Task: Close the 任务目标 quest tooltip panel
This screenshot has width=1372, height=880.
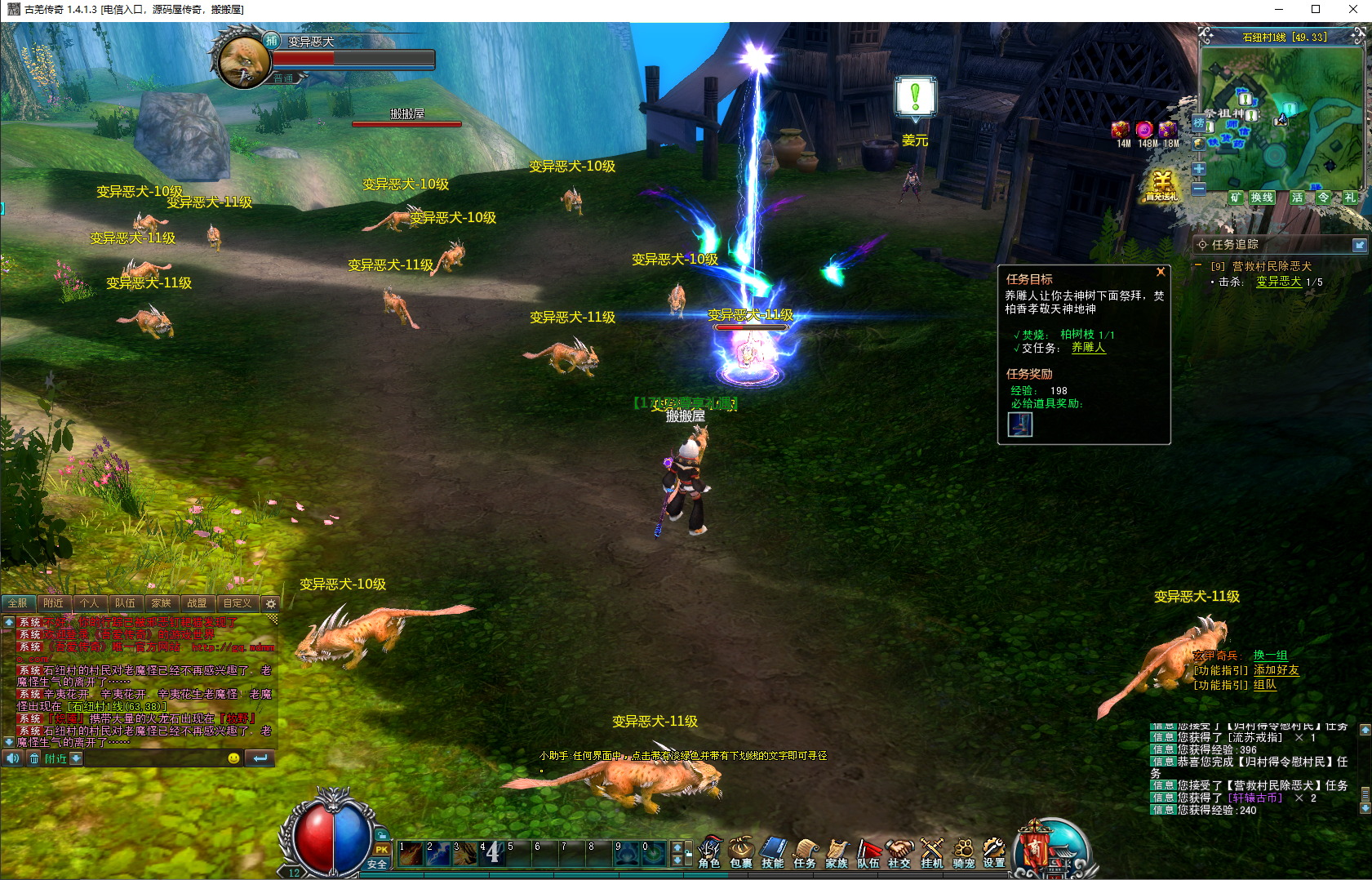Action: 1161,272
